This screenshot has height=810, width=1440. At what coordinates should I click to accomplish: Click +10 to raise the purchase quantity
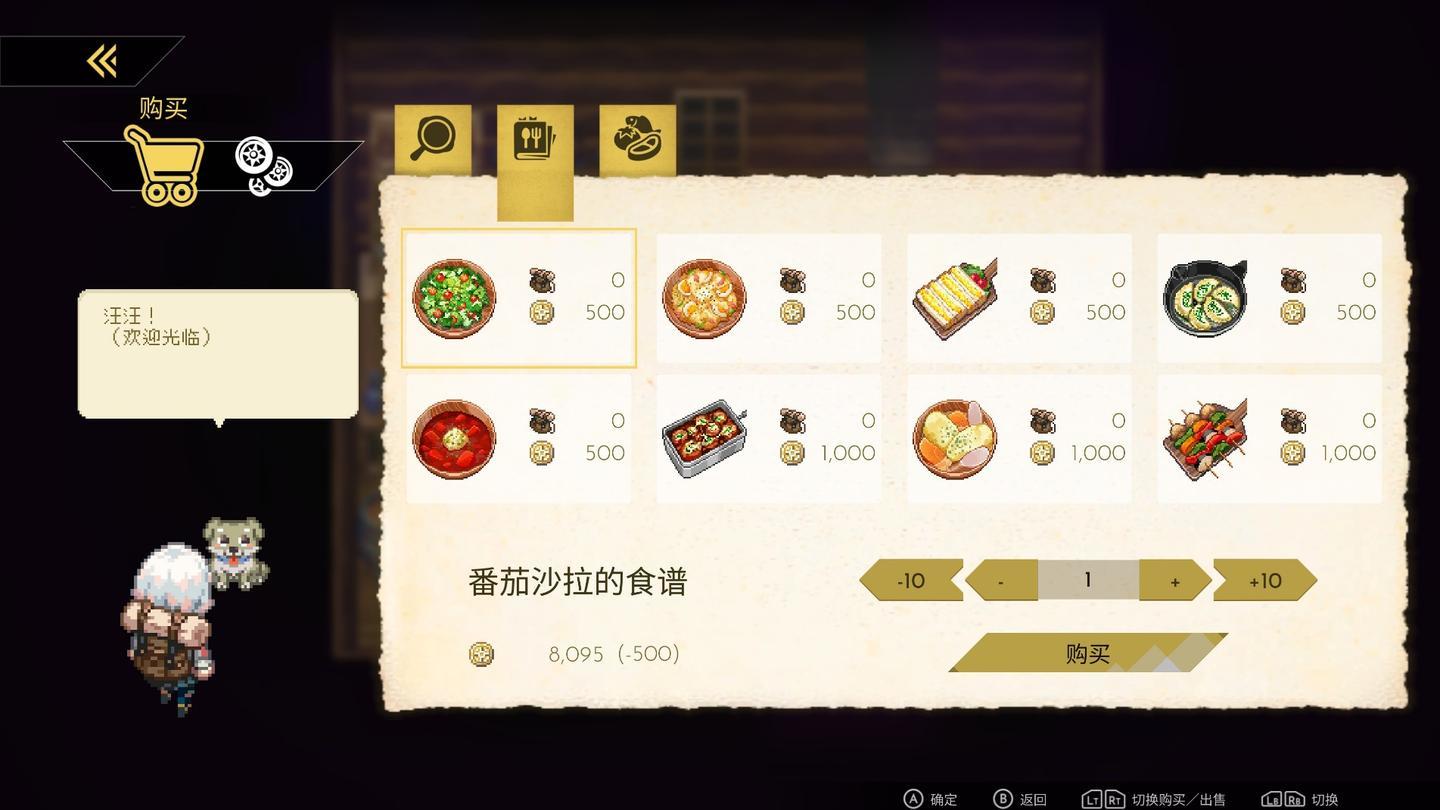(1262, 580)
